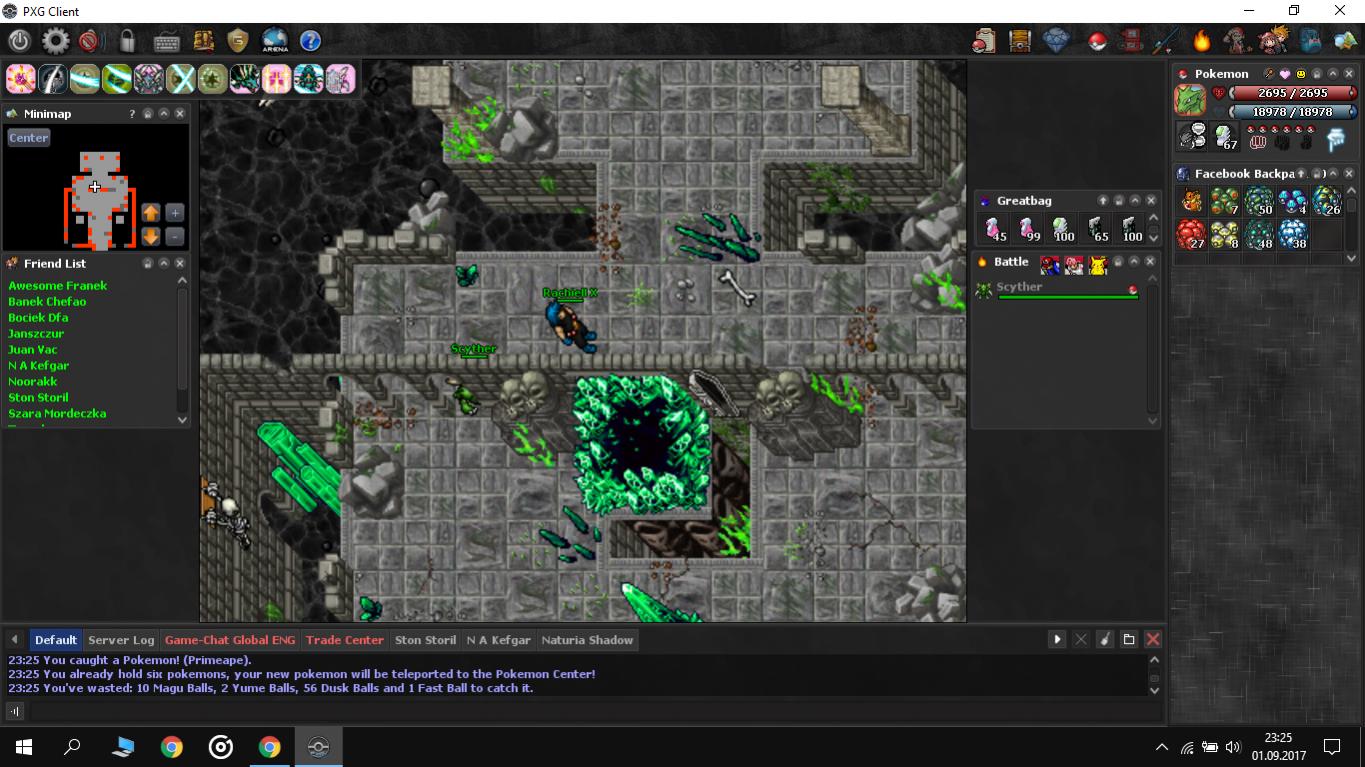Image resolution: width=1365 pixels, height=767 pixels.
Task: Target Scyther in the Battle list
Action: pos(1019,287)
